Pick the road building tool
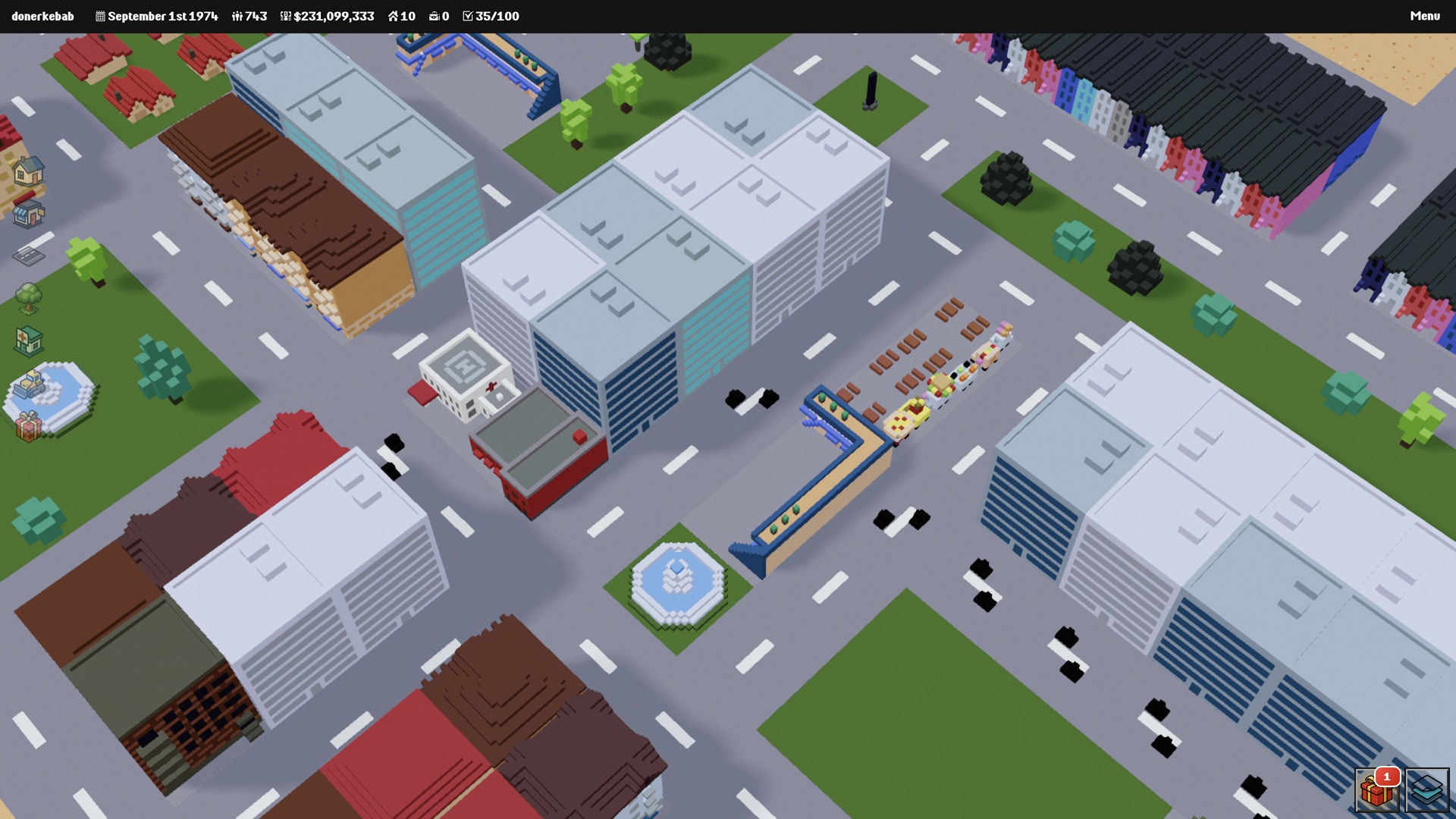 click(28, 256)
